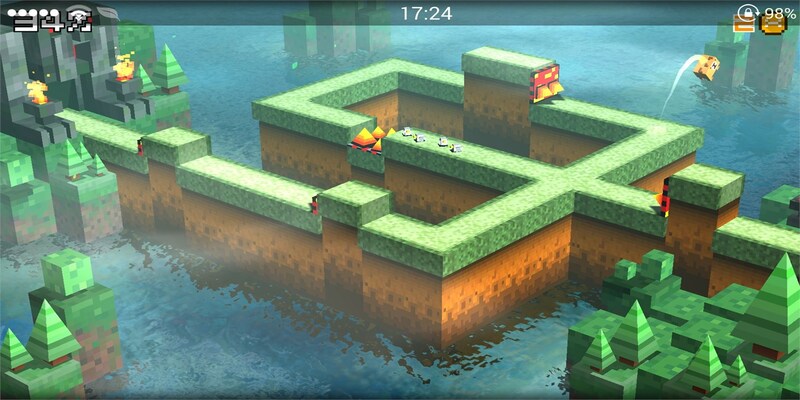Tap the golden creature face icon
This screenshot has width=800, height=400.
tap(773, 24)
